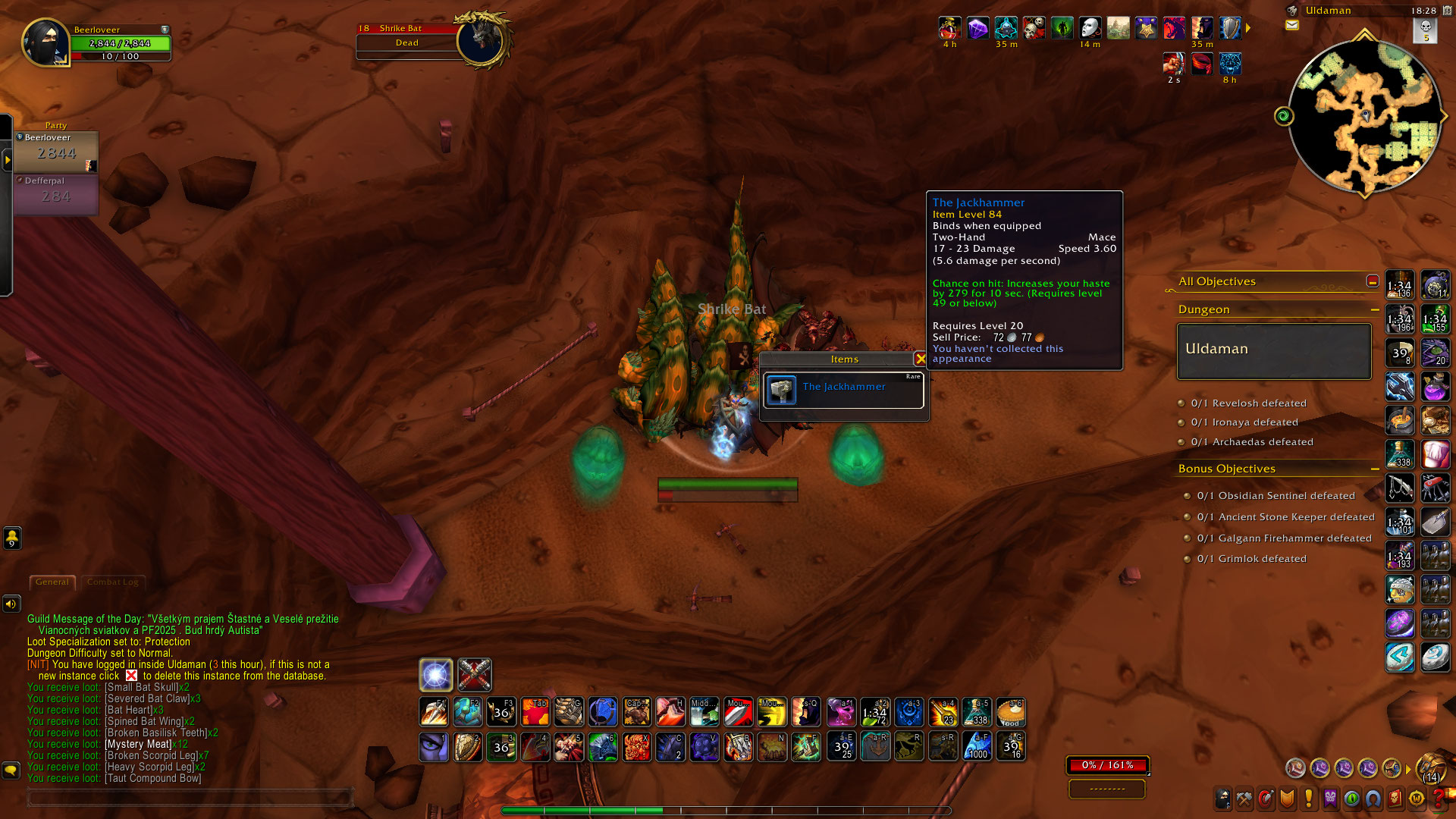Collapse the All Objectives tracker
This screenshot has height=819, width=1456.
coord(1373,281)
